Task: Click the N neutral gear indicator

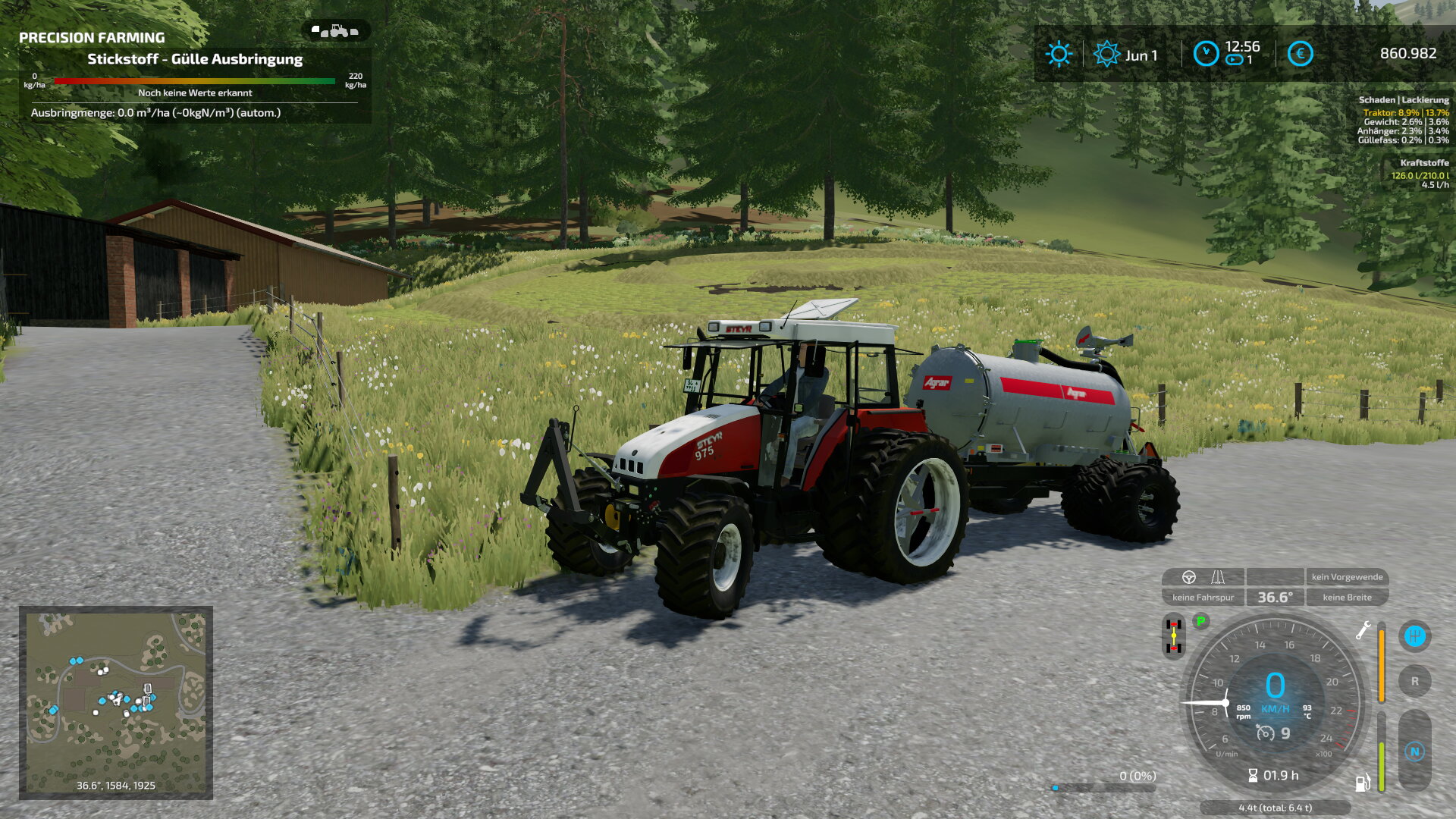Action: click(x=1414, y=752)
